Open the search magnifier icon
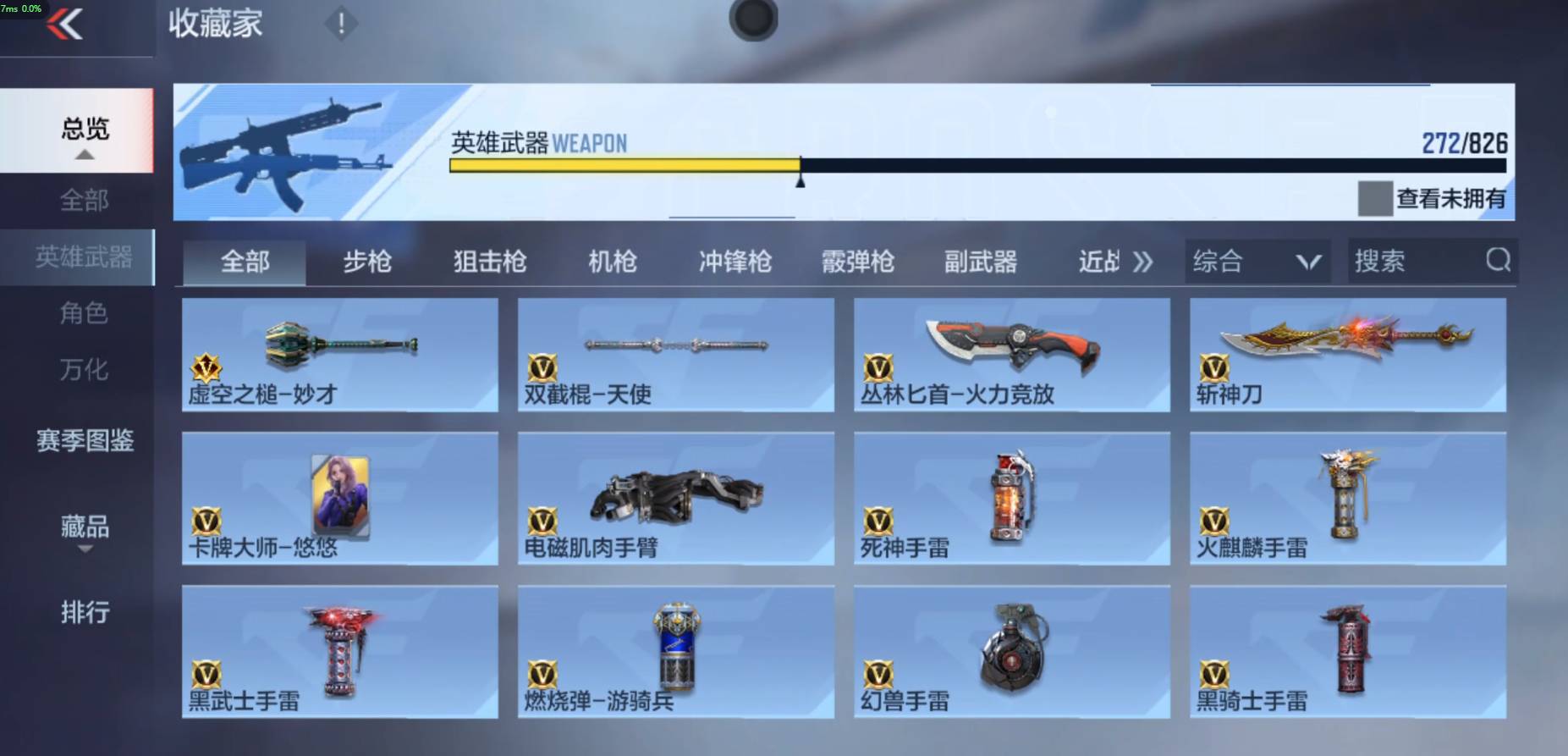The width and height of the screenshot is (1568, 756). pos(1499,261)
